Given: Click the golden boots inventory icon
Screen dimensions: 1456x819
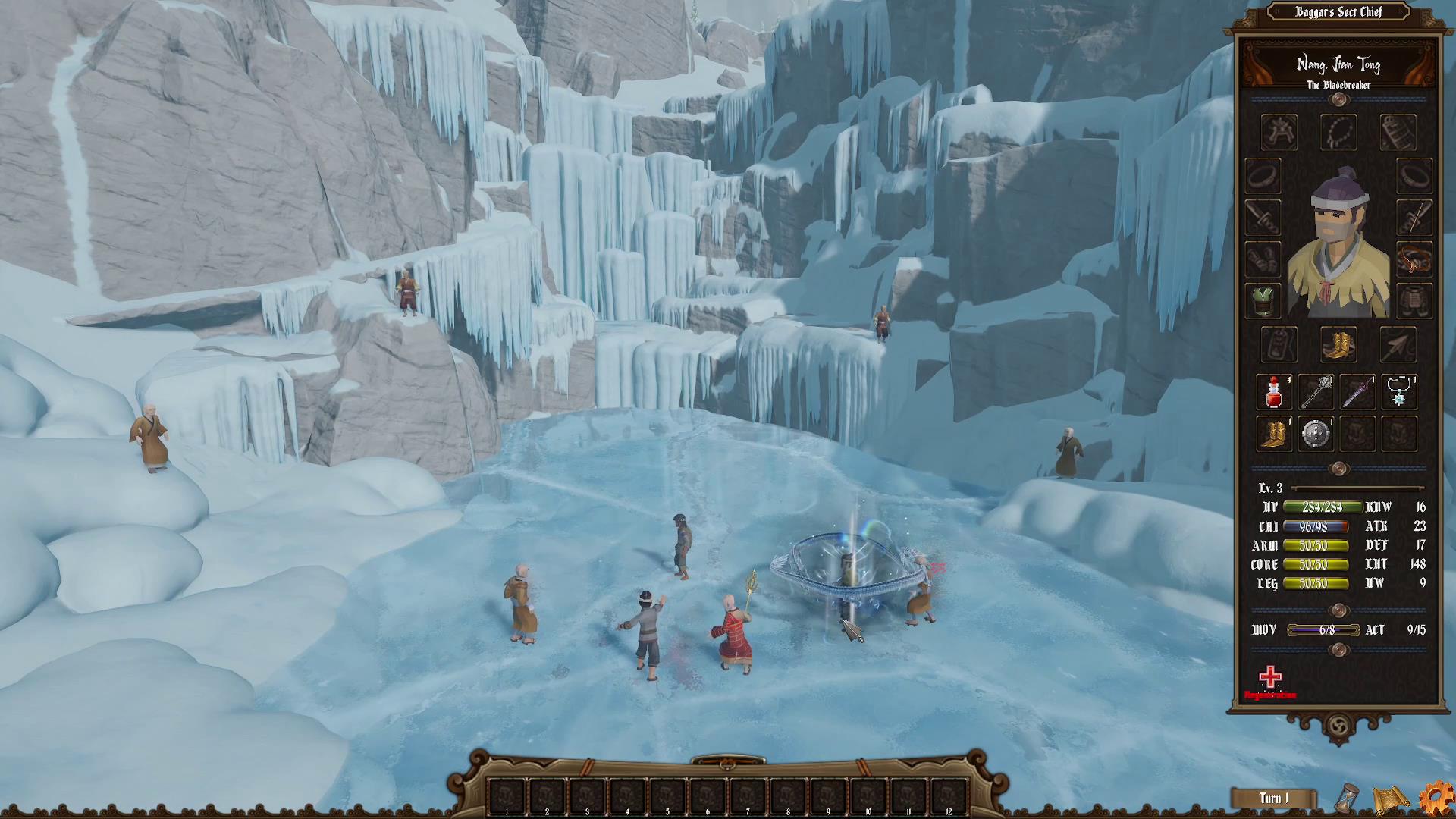Looking at the screenshot, I should [x=1274, y=434].
